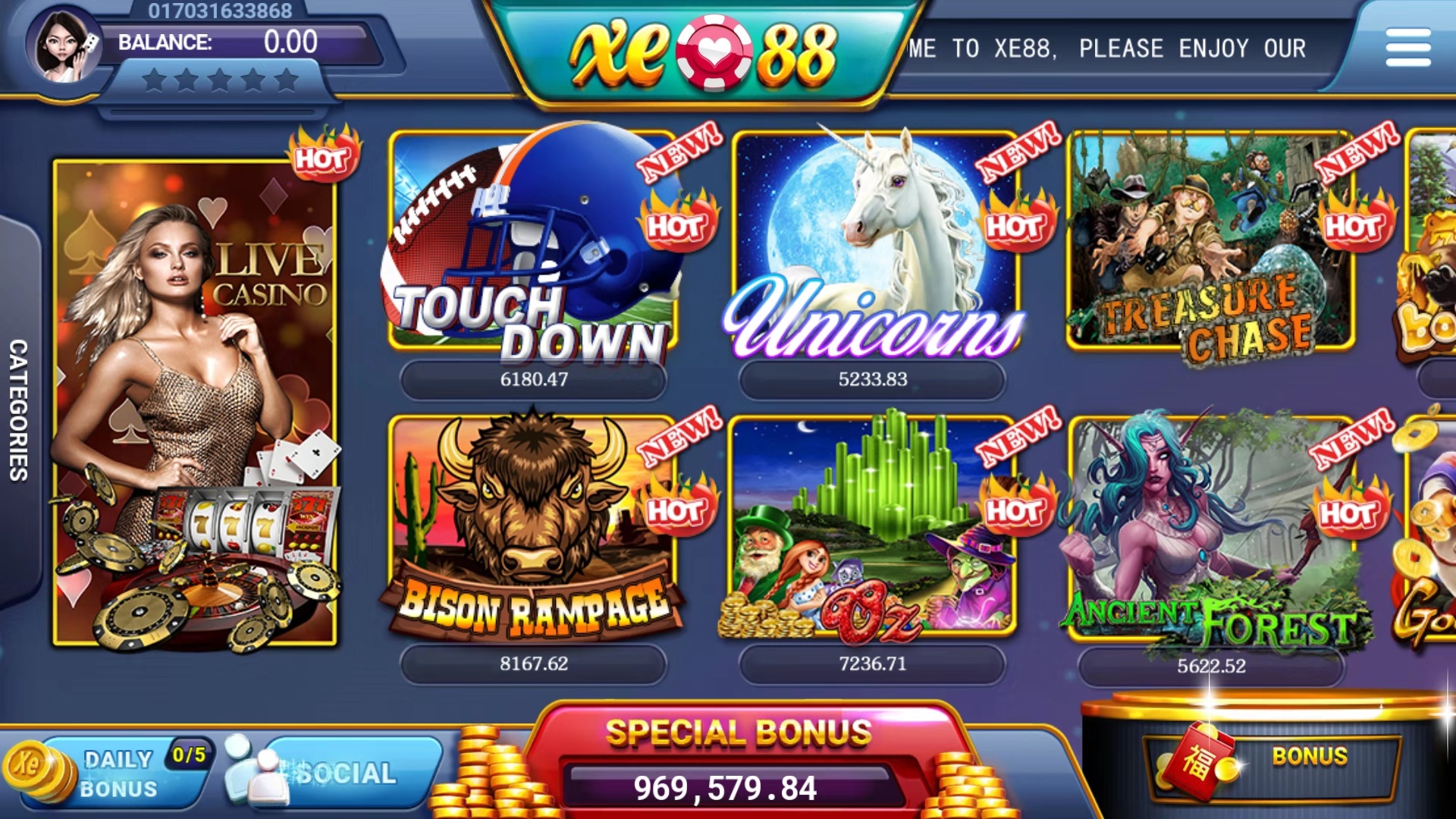
Task: Expand the Categories side tab
Action: pos(19,409)
